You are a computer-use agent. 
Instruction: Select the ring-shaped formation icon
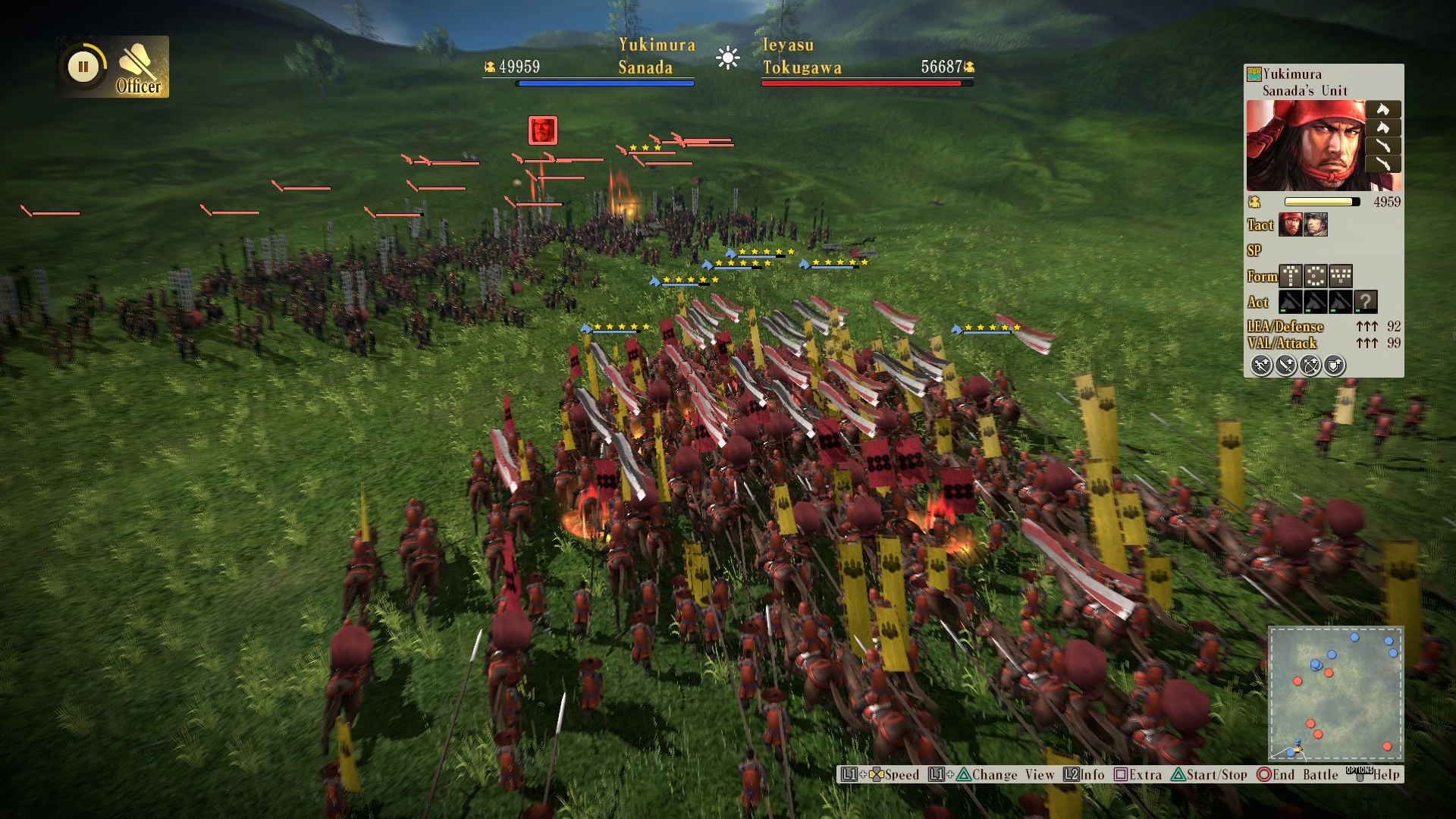(1316, 276)
